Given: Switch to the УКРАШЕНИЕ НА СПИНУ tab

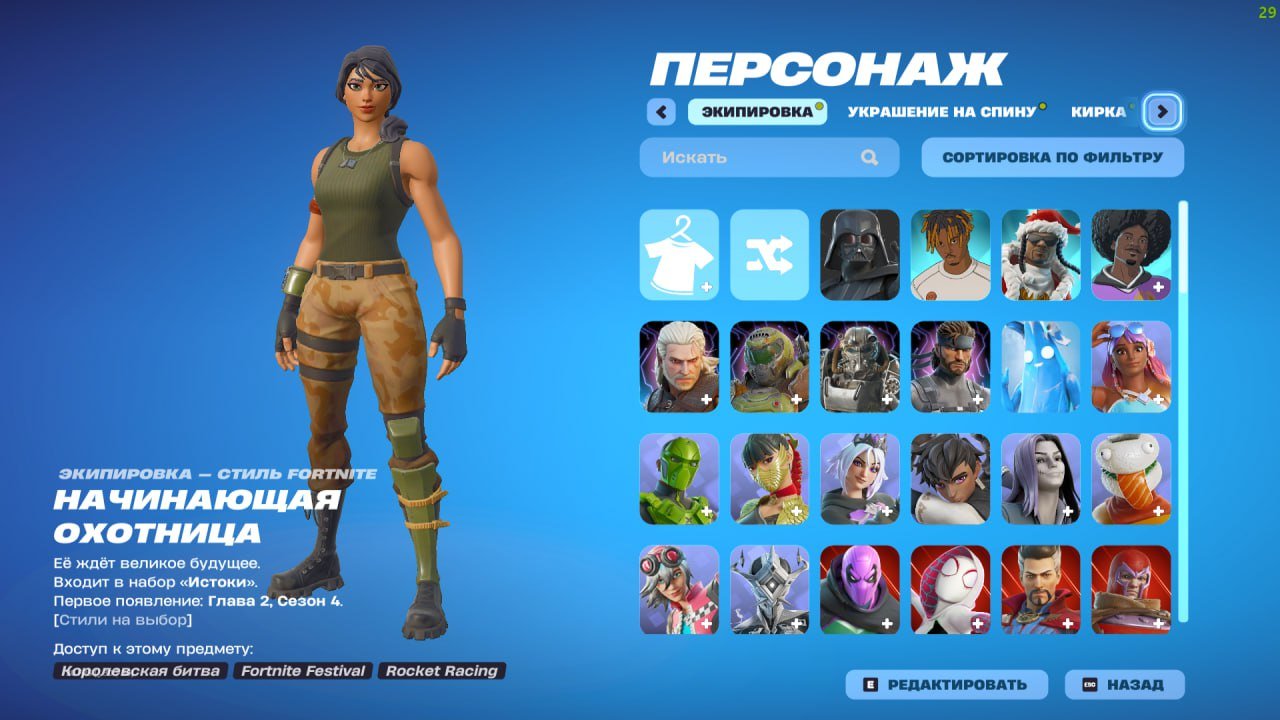Looking at the screenshot, I should 940,112.
